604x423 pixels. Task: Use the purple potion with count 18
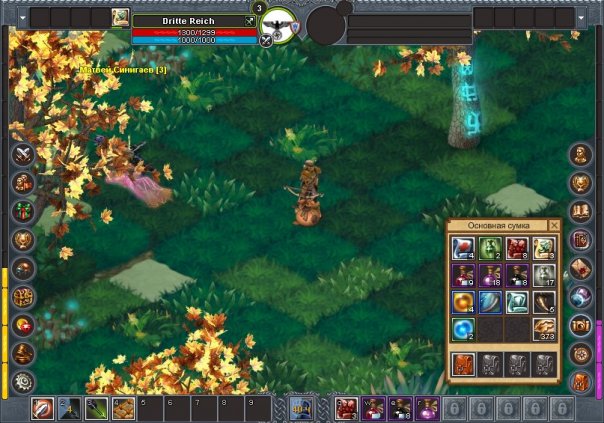[x=491, y=275]
